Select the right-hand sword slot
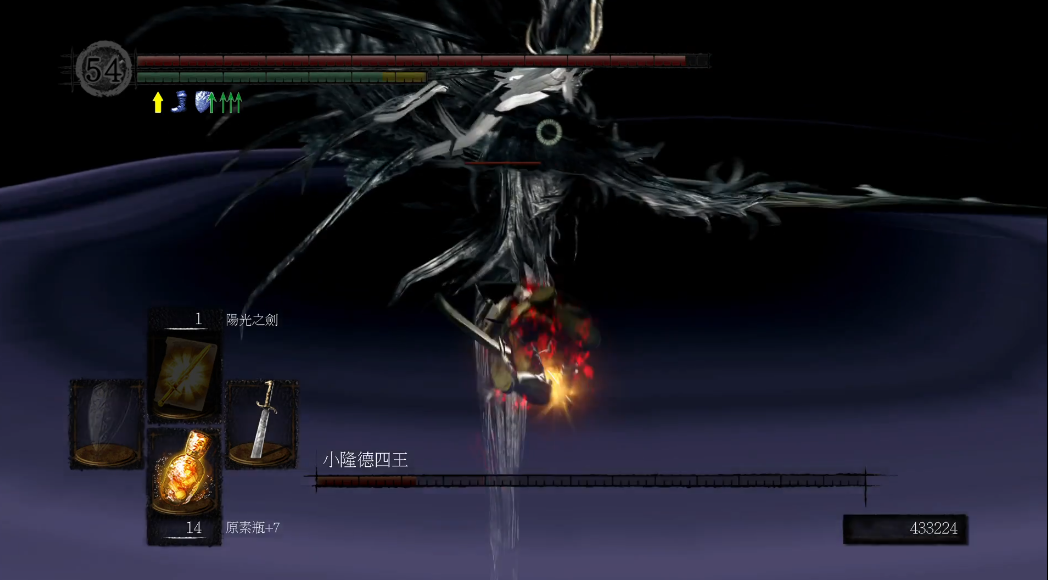1048x580 pixels. point(261,423)
